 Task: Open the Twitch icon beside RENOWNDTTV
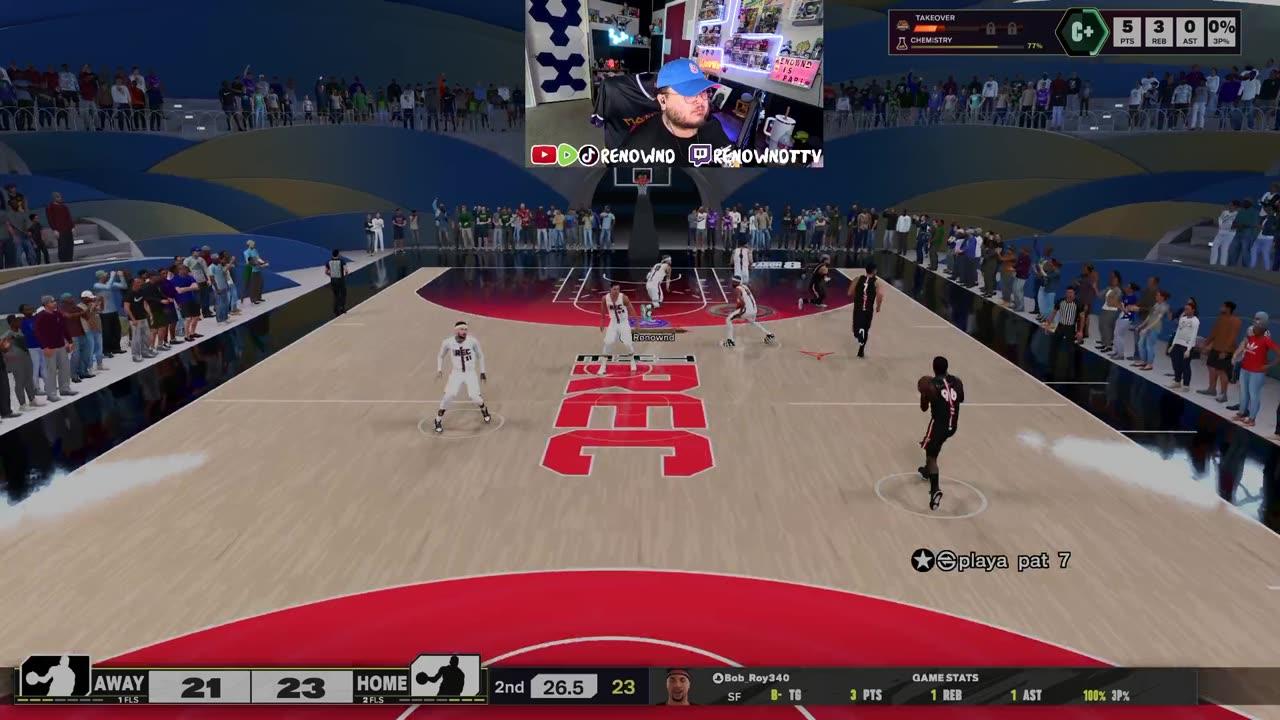pos(702,153)
